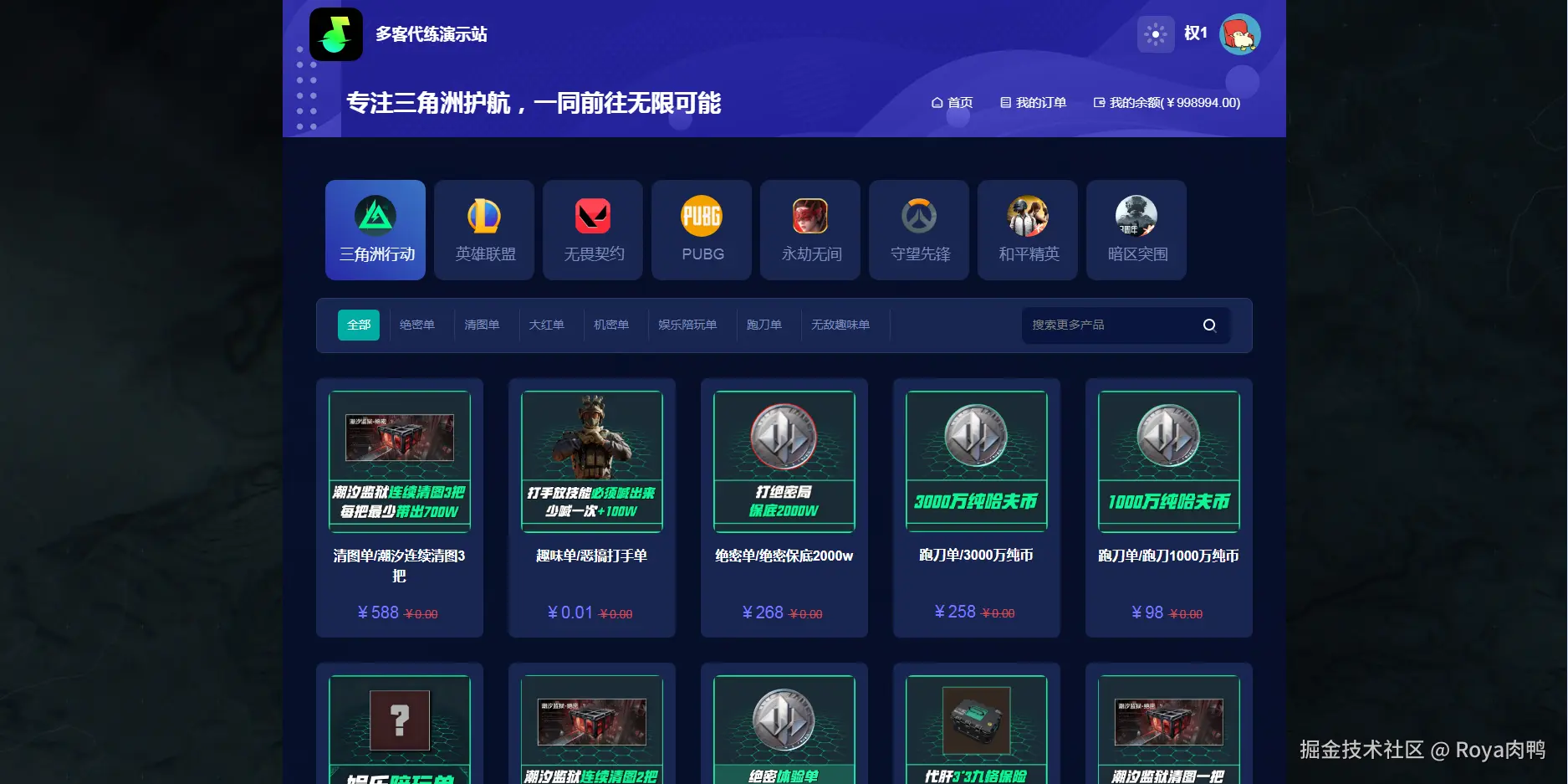Open the 绝密单/绝密保底2000w product card
Screen dimensions: 1568x784
(784, 508)
